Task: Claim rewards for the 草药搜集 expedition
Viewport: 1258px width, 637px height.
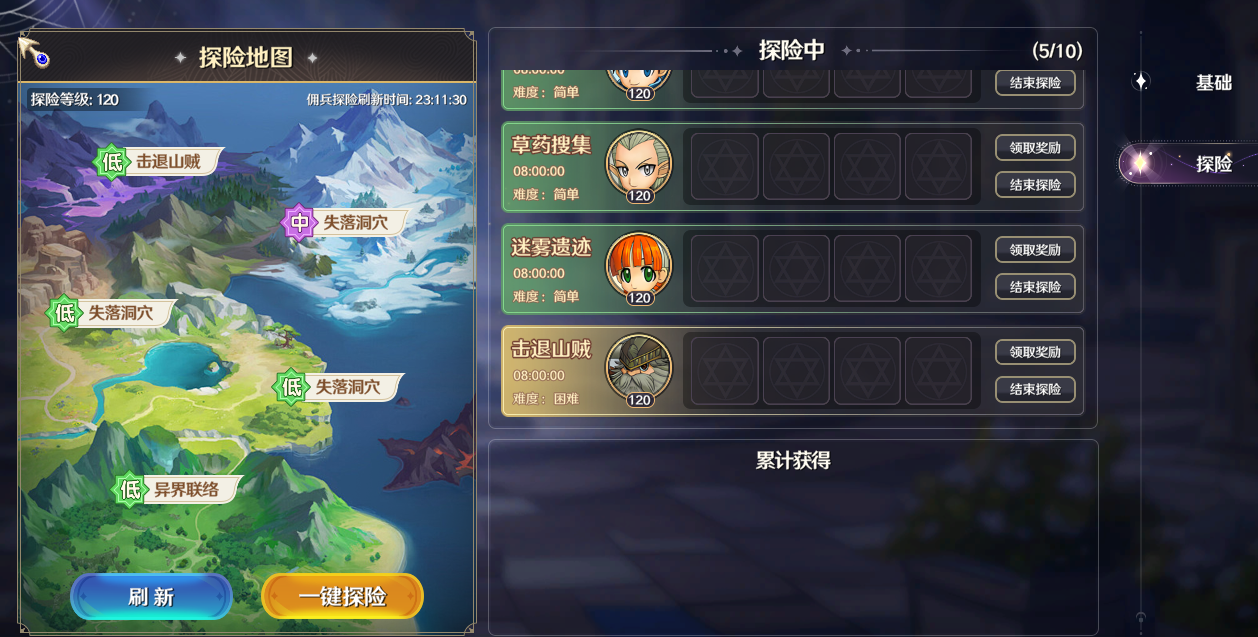Action: coord(1034,148)
